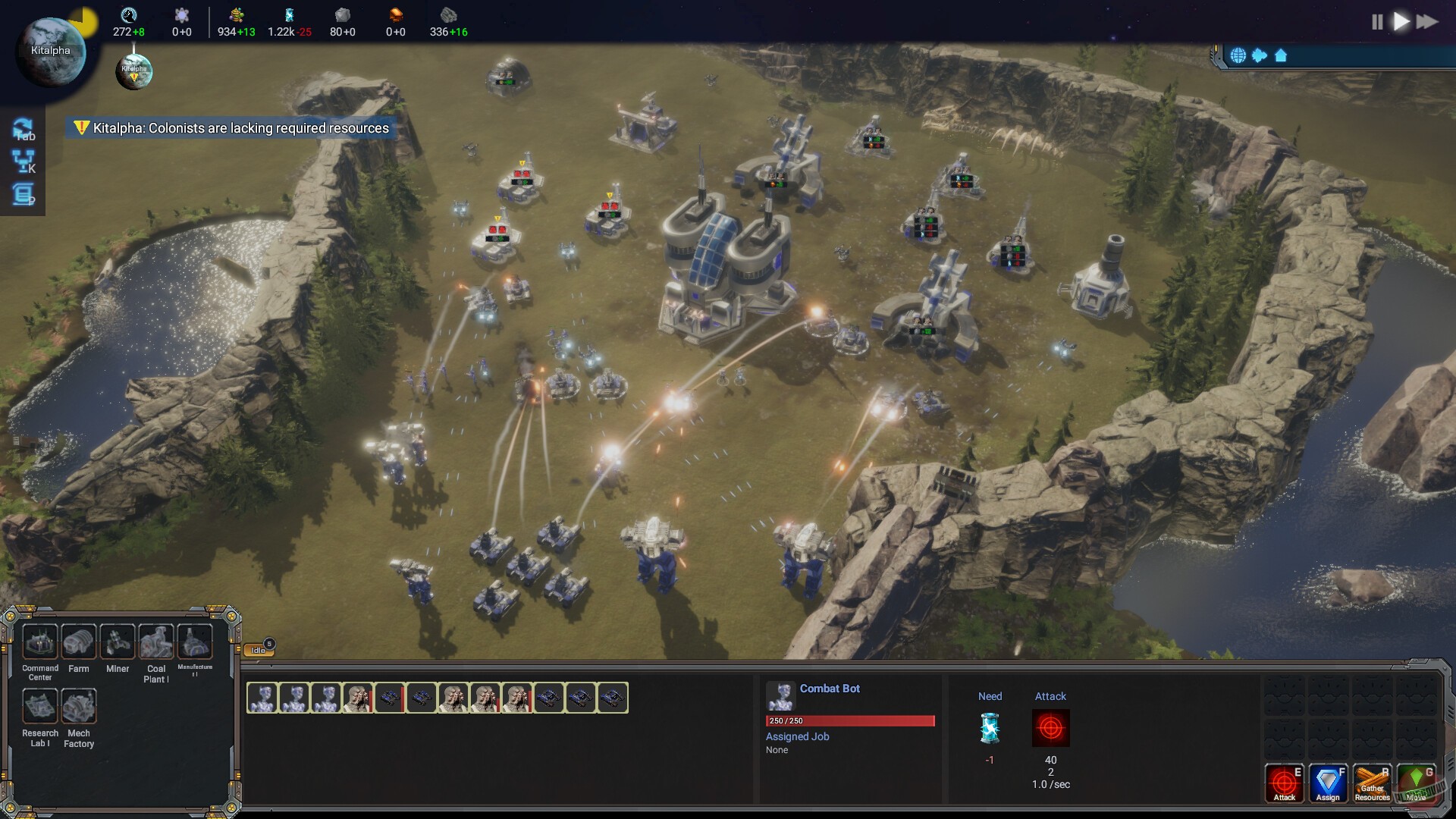Image resolution: width=1456 pixels, height=819 pixels.
Task: Select the terrain icon on the minimap bar
Action: (x=1260, y=55)
